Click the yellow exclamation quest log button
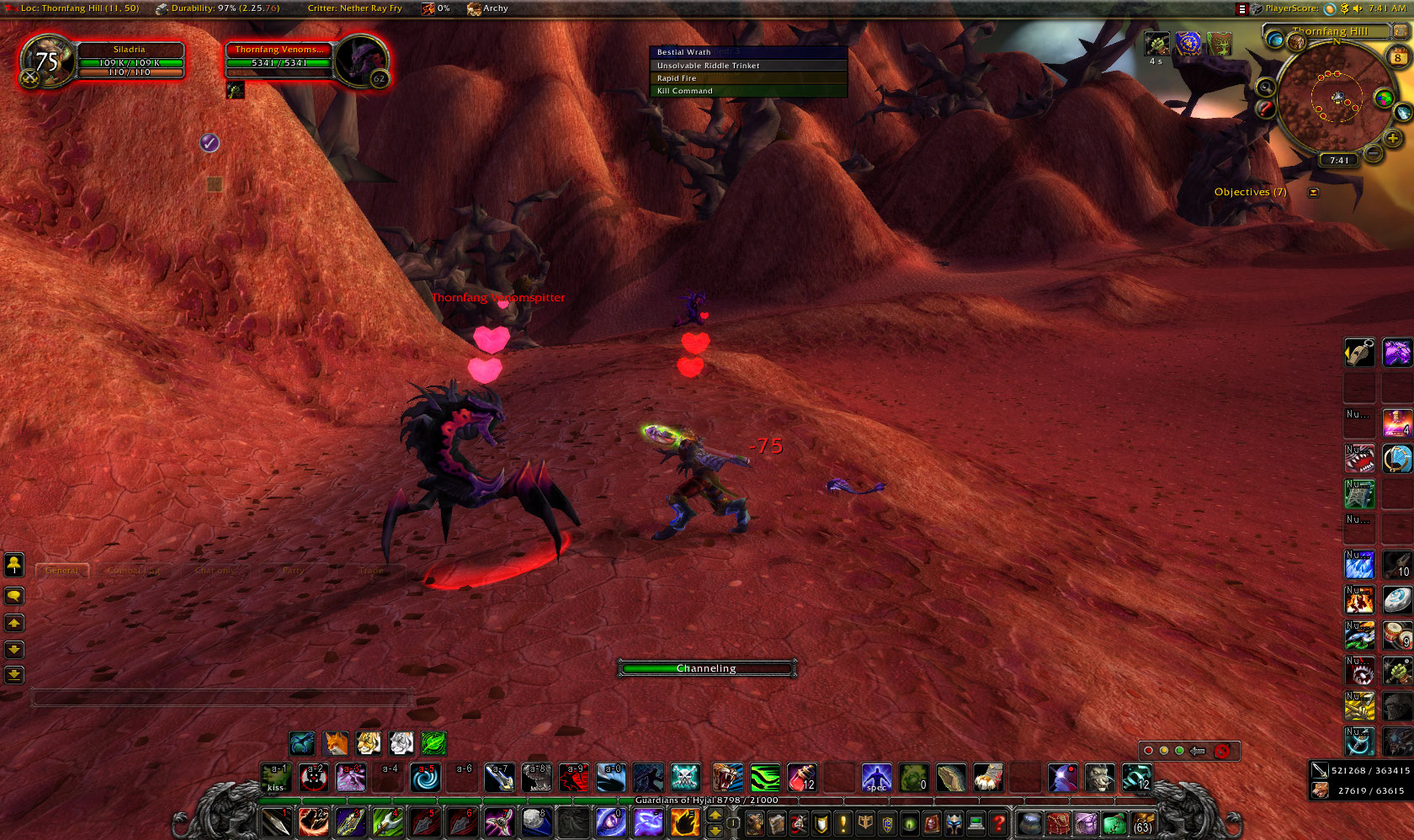 [x=843, y=822]
